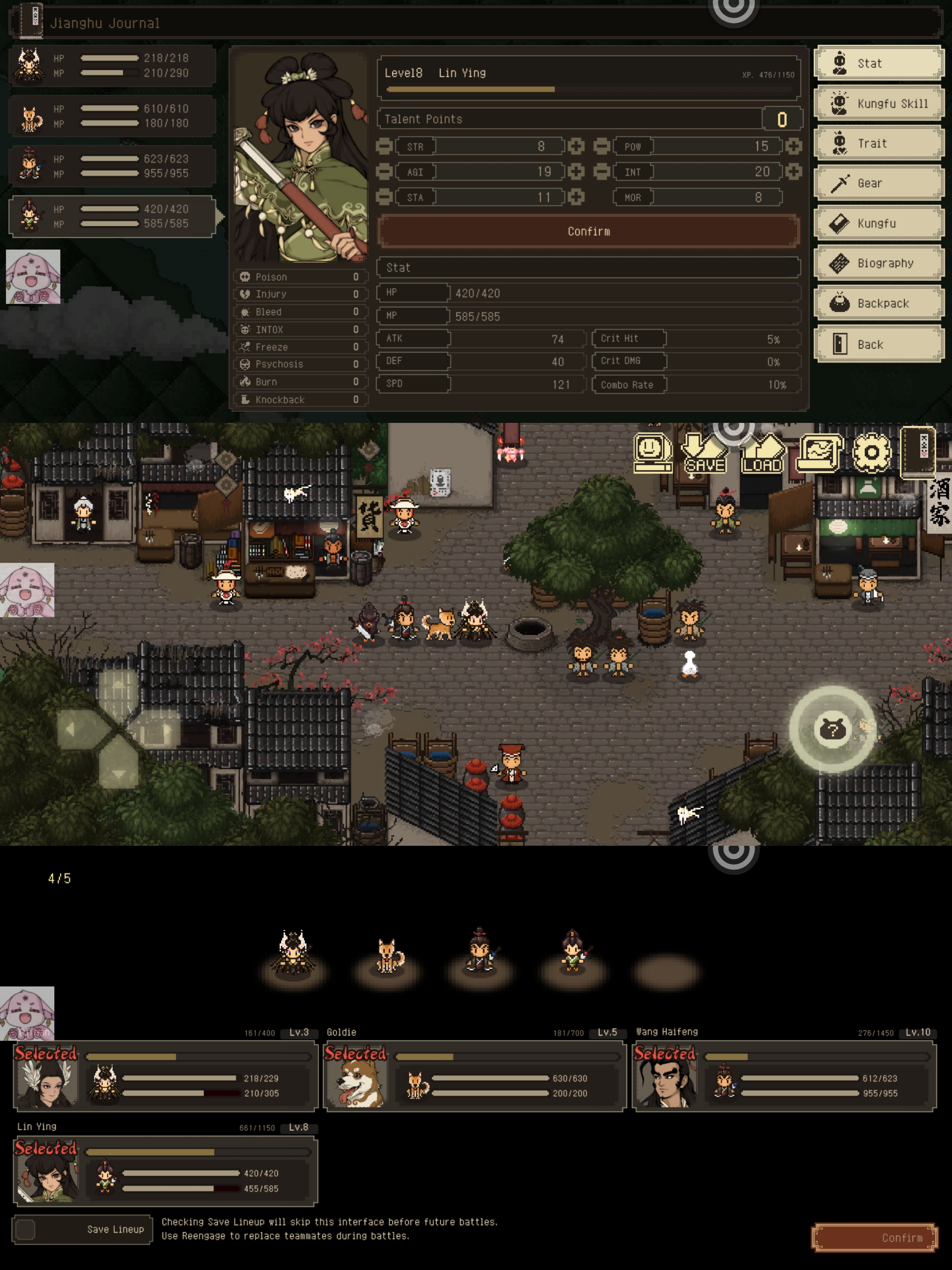952x1270 pixels.
Task: Tap the up arrow on the movement pad
Action: (x=118, y=687)
